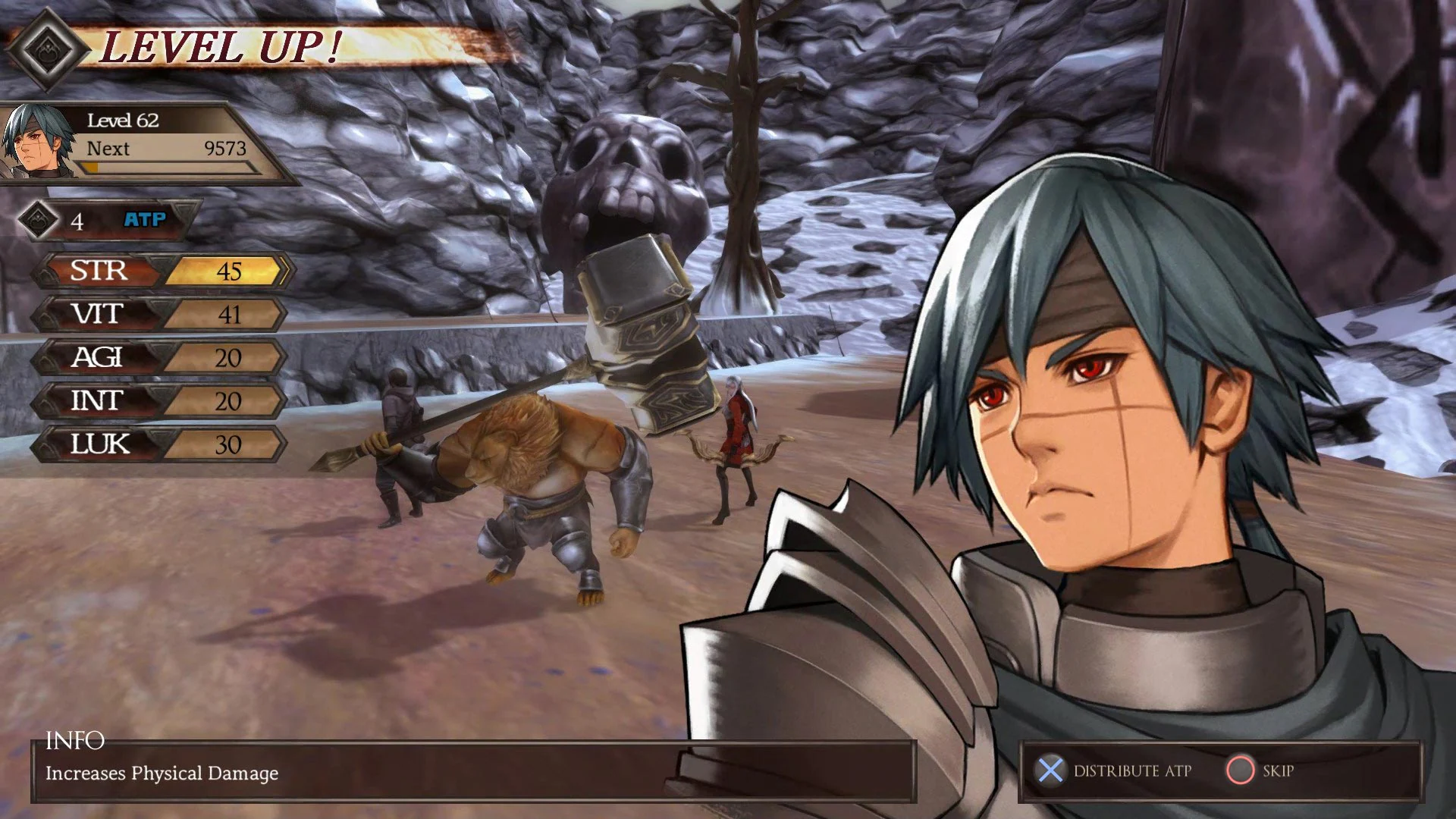Expand the ATP points counter showing 4
This screenshot has width=1456, height=819.
click(77, 220)
